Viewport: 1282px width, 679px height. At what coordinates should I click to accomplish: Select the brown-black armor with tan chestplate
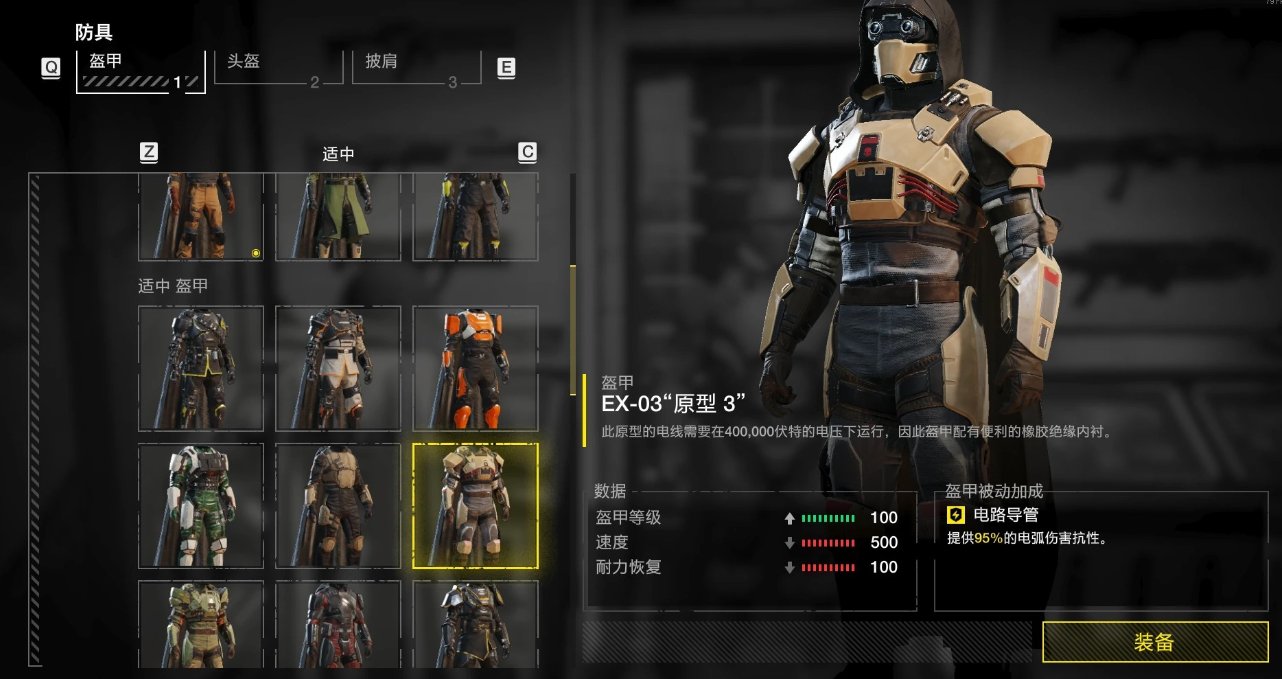(x=338, y=505)
